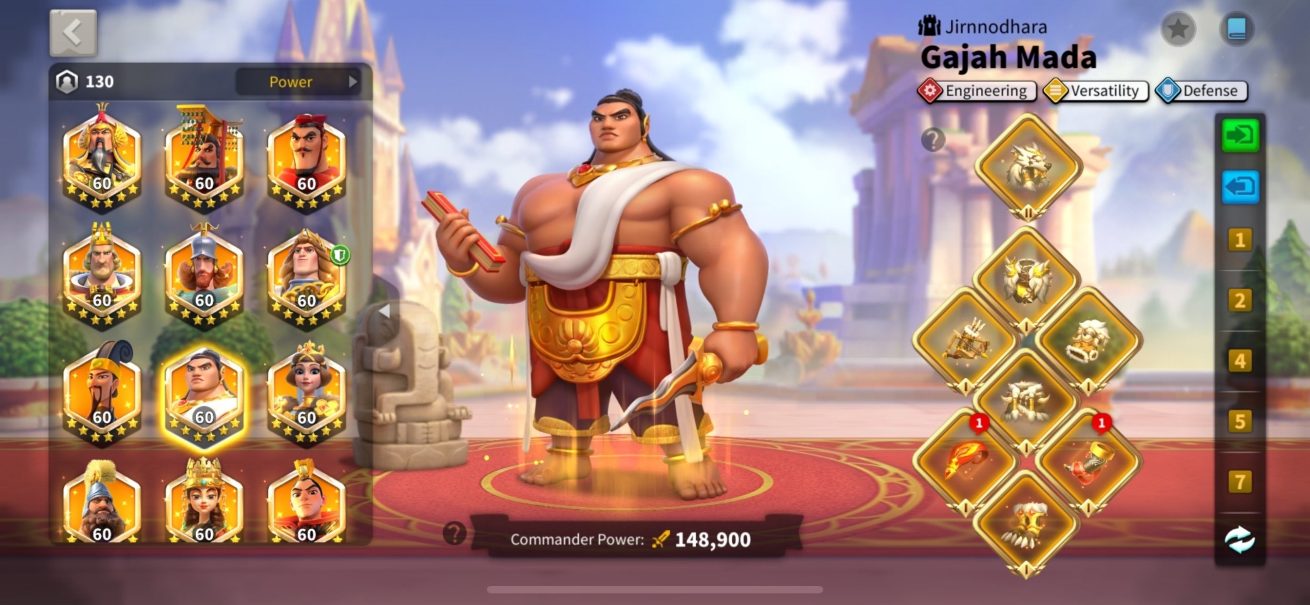
Task: Click the green equip arrow button
Action: click(x=1240, y=135)
